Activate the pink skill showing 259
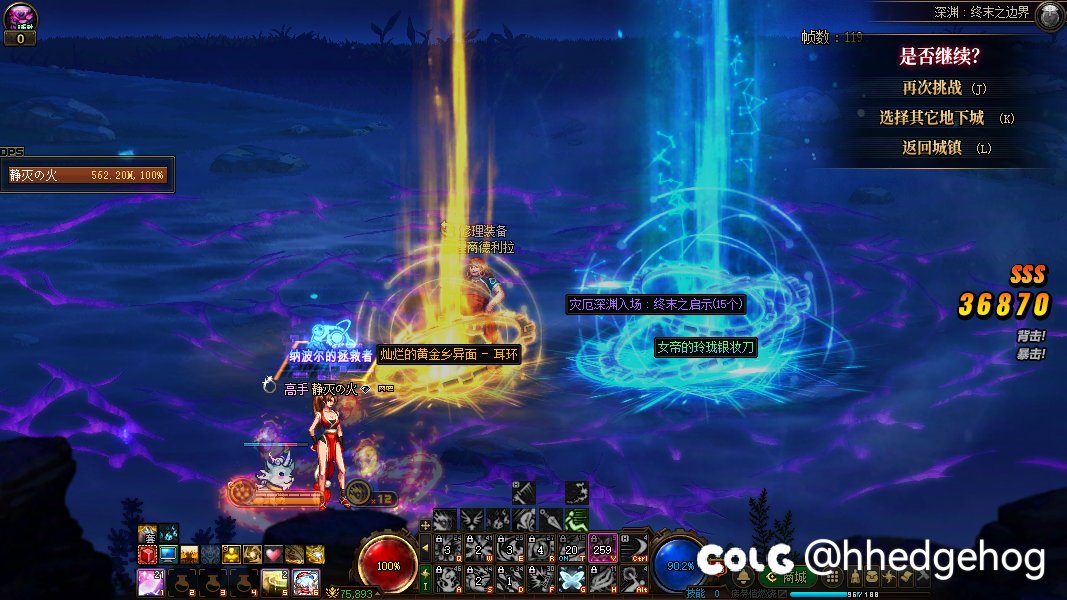The width and height of the screenshot is (1067, 600). click(603, 548)
